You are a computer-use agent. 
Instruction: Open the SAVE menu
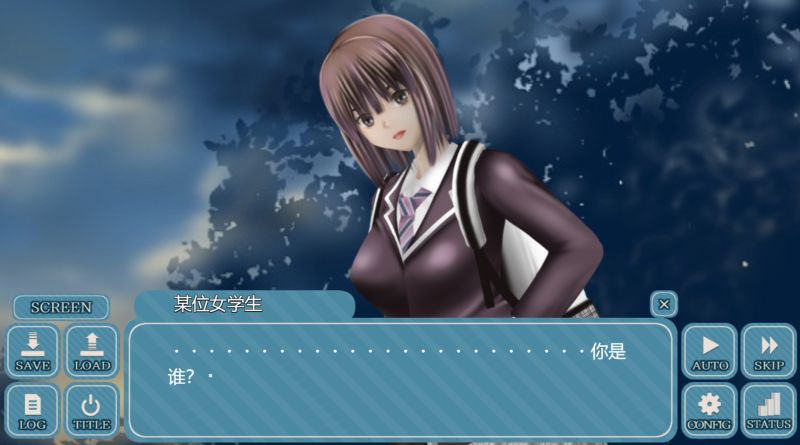click(x=33, y=352)
